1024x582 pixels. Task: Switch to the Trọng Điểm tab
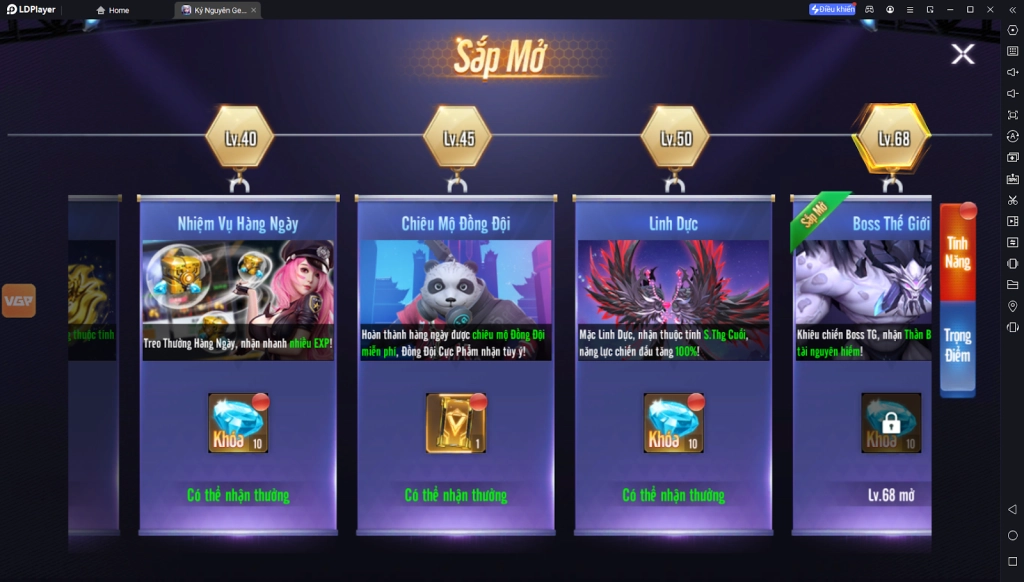point(957,345)
